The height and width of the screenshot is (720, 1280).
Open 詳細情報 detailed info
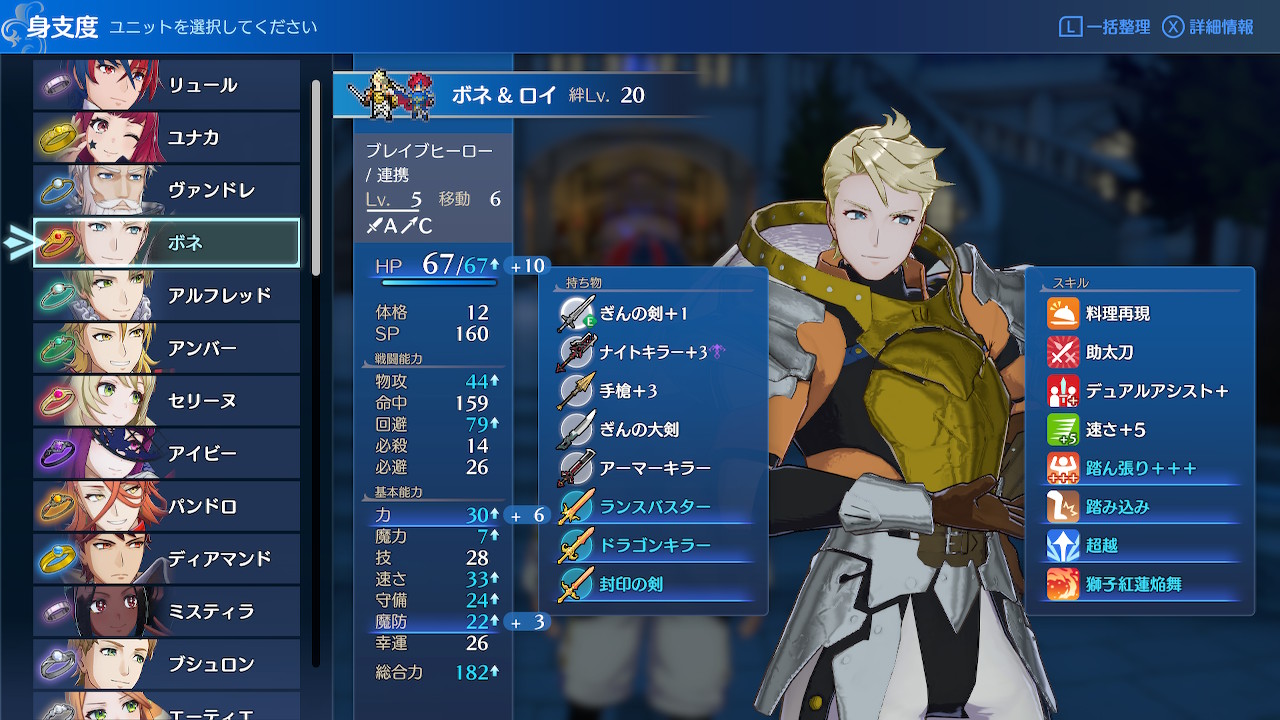(x=1208, y=27)
